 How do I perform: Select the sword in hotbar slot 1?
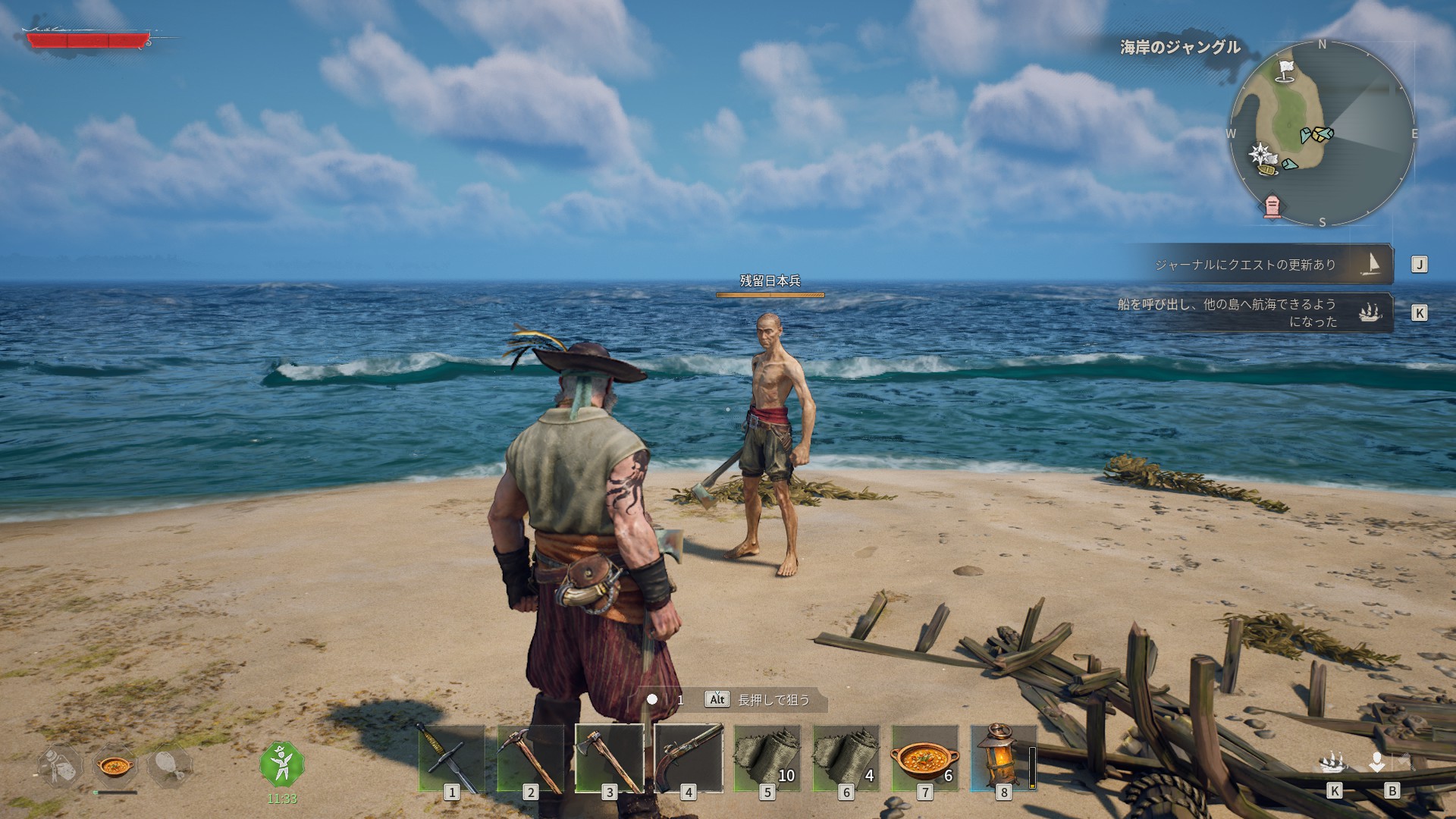[451, 758]
